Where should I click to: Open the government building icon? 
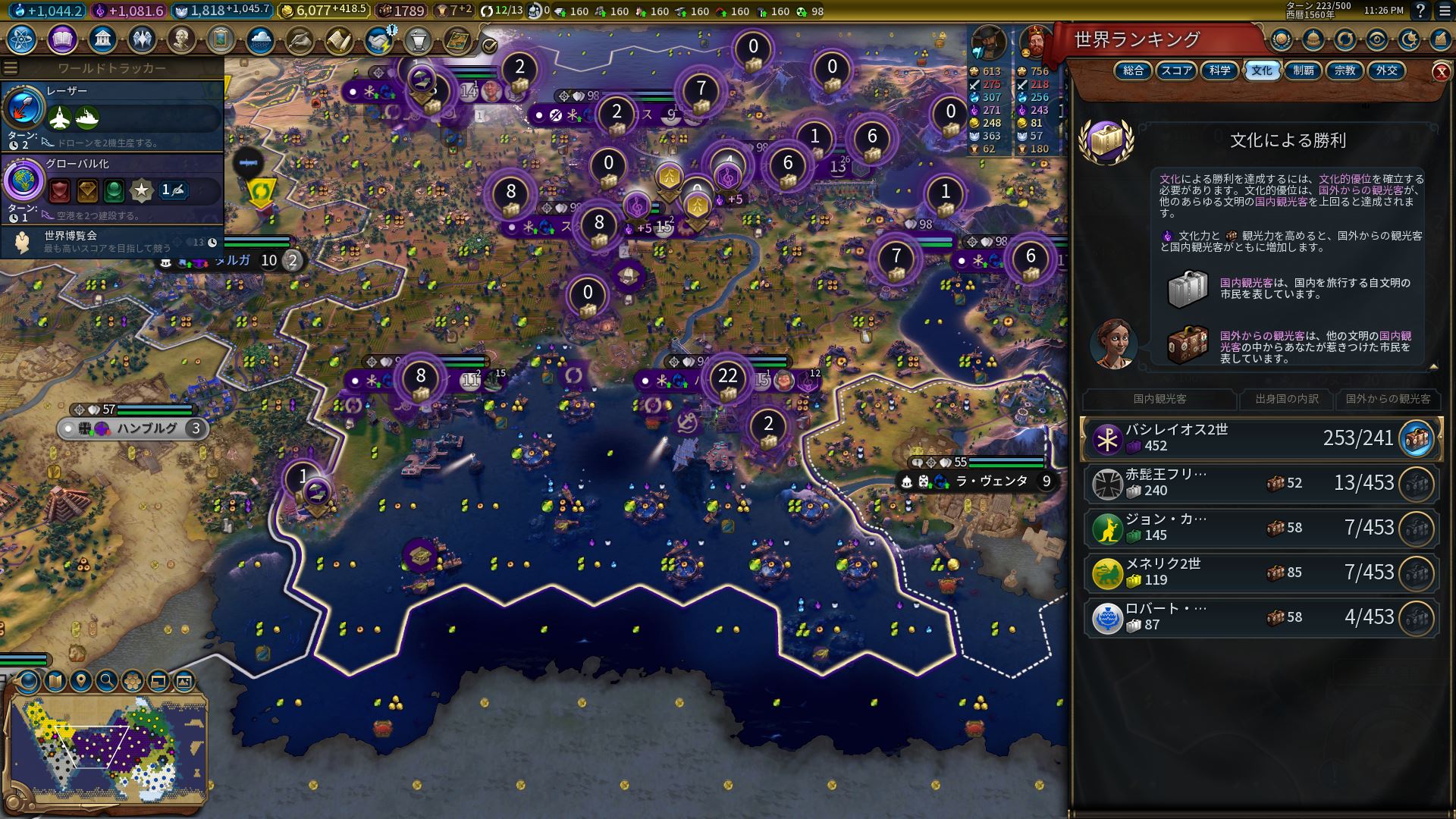tap(102, 39)
